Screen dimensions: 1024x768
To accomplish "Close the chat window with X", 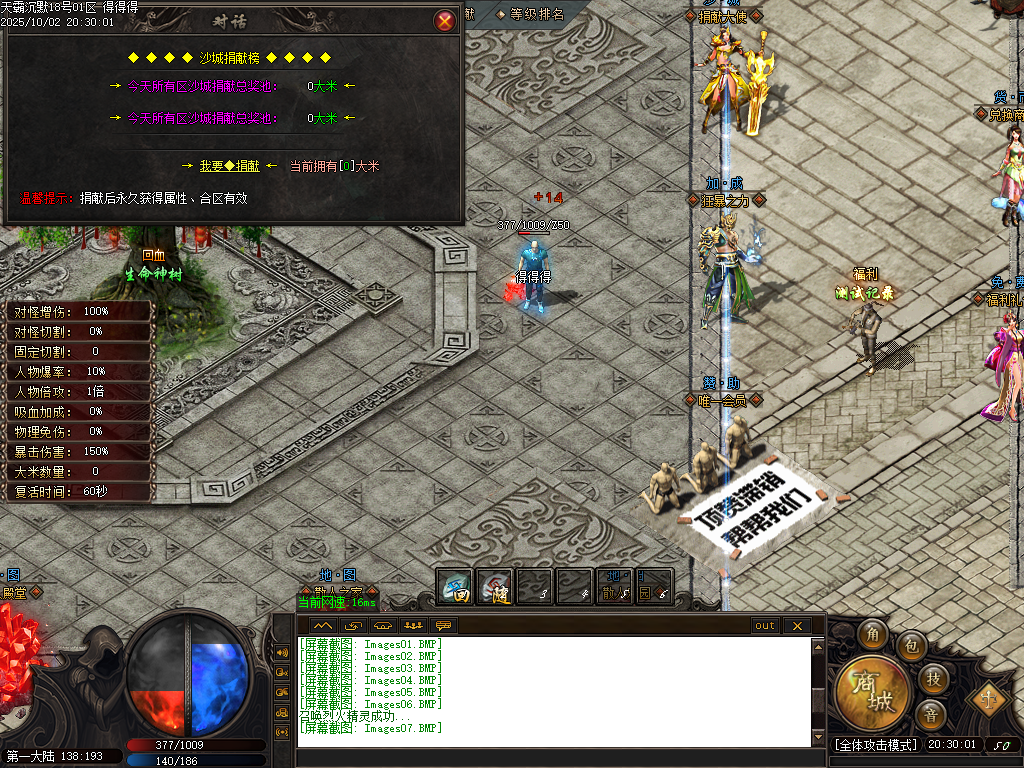I will click(x=796, y=626).
